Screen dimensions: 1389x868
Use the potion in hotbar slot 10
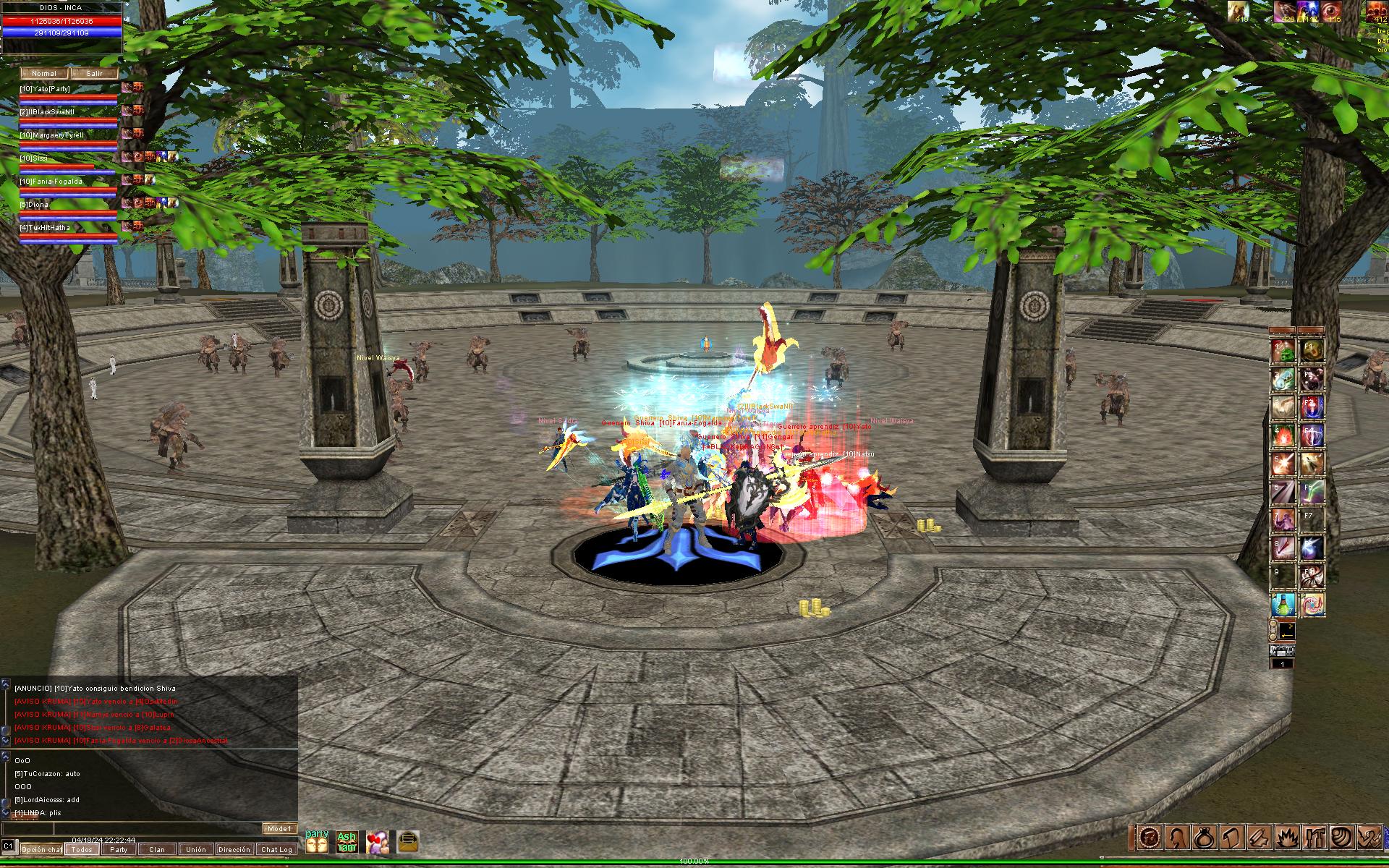coord(1283,605)
